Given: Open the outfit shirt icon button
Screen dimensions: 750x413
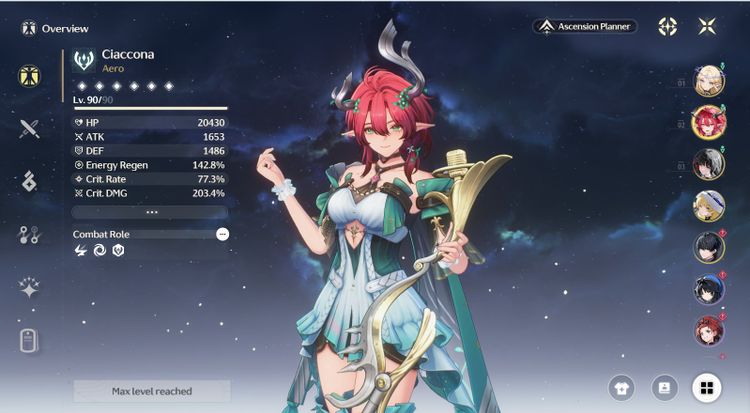Looking at the screenshot, I should click(x=622, y=387).
